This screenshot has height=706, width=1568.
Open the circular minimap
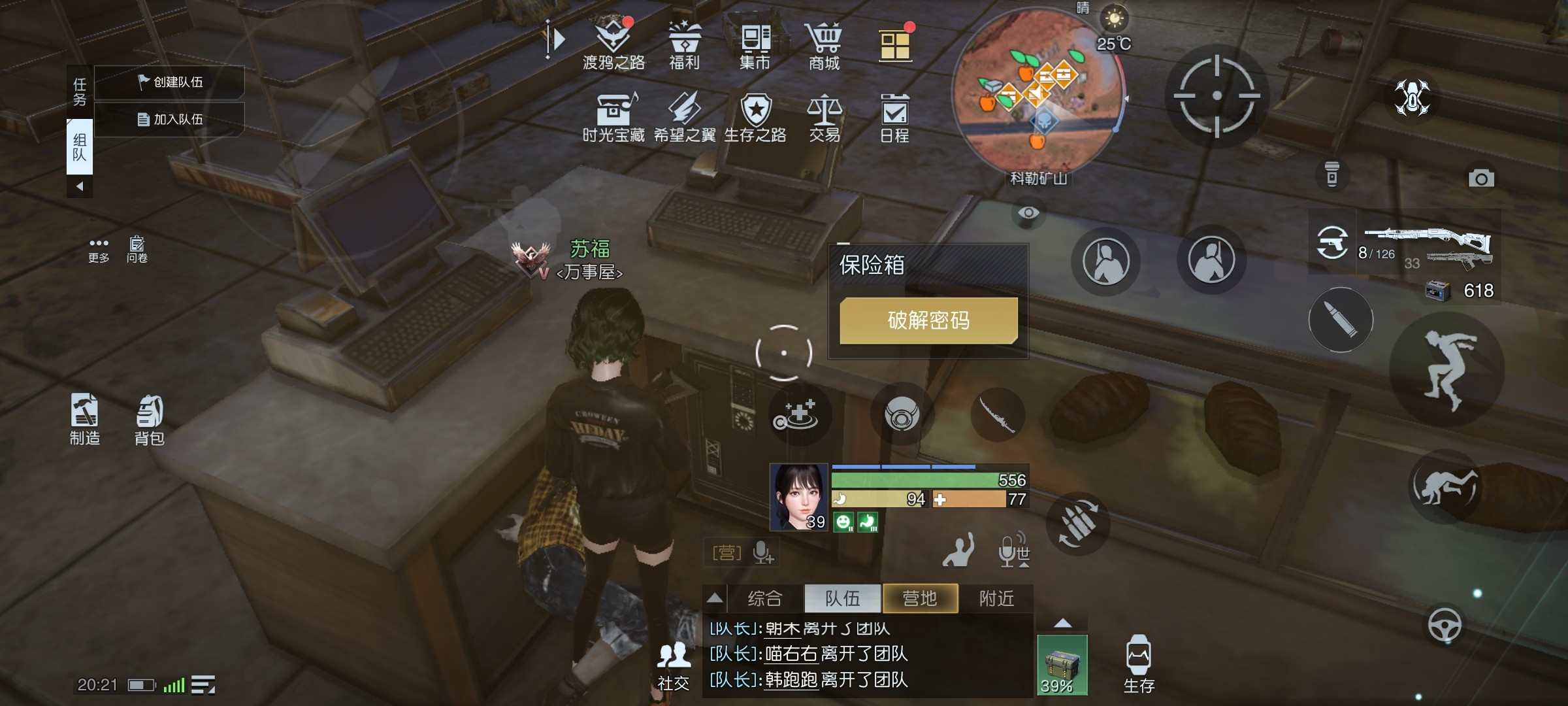(x=1037, y=90)
